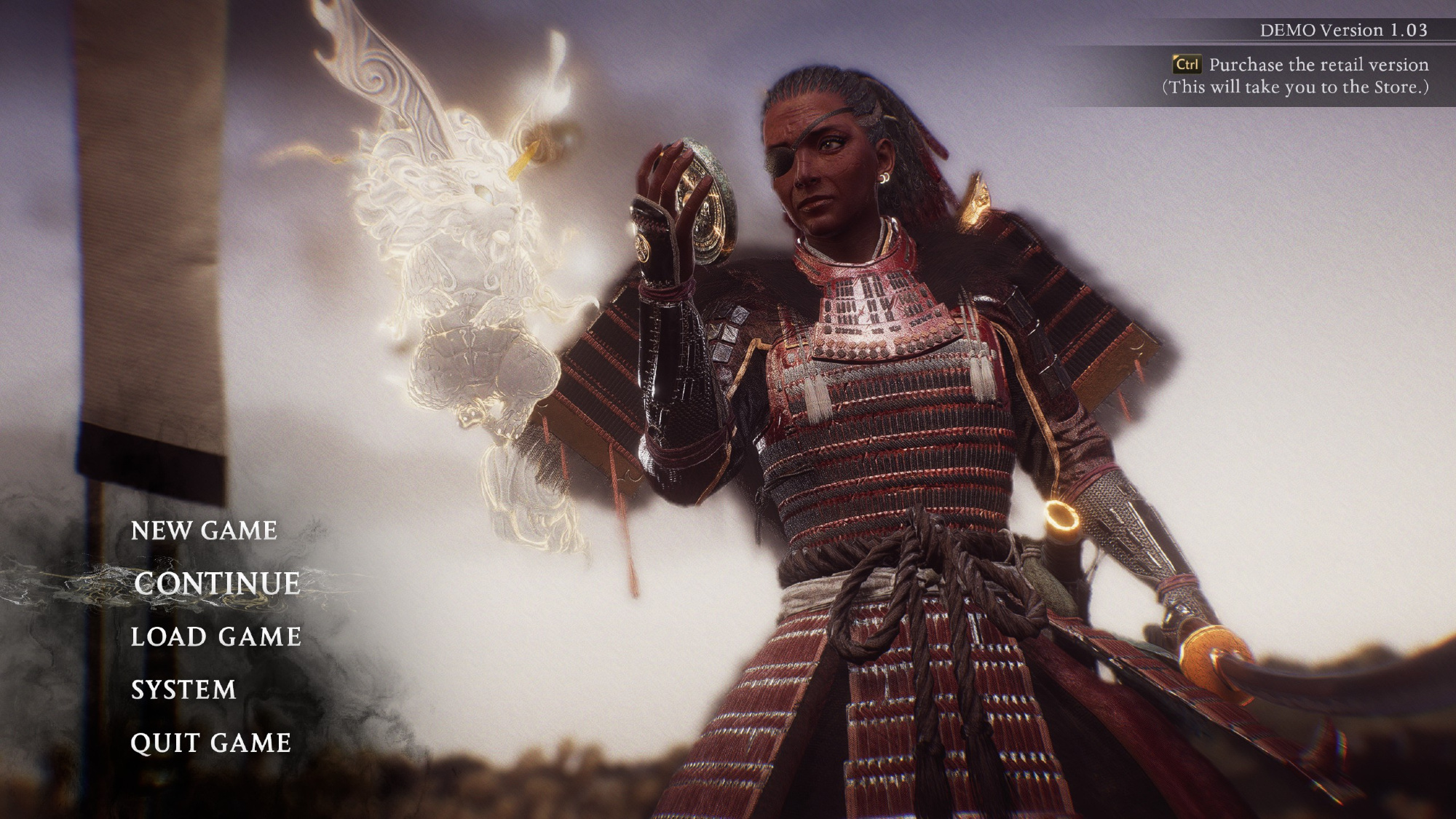Select Continue from the main menu
This screenshot has height=819, width=1456.
[217, 584]
